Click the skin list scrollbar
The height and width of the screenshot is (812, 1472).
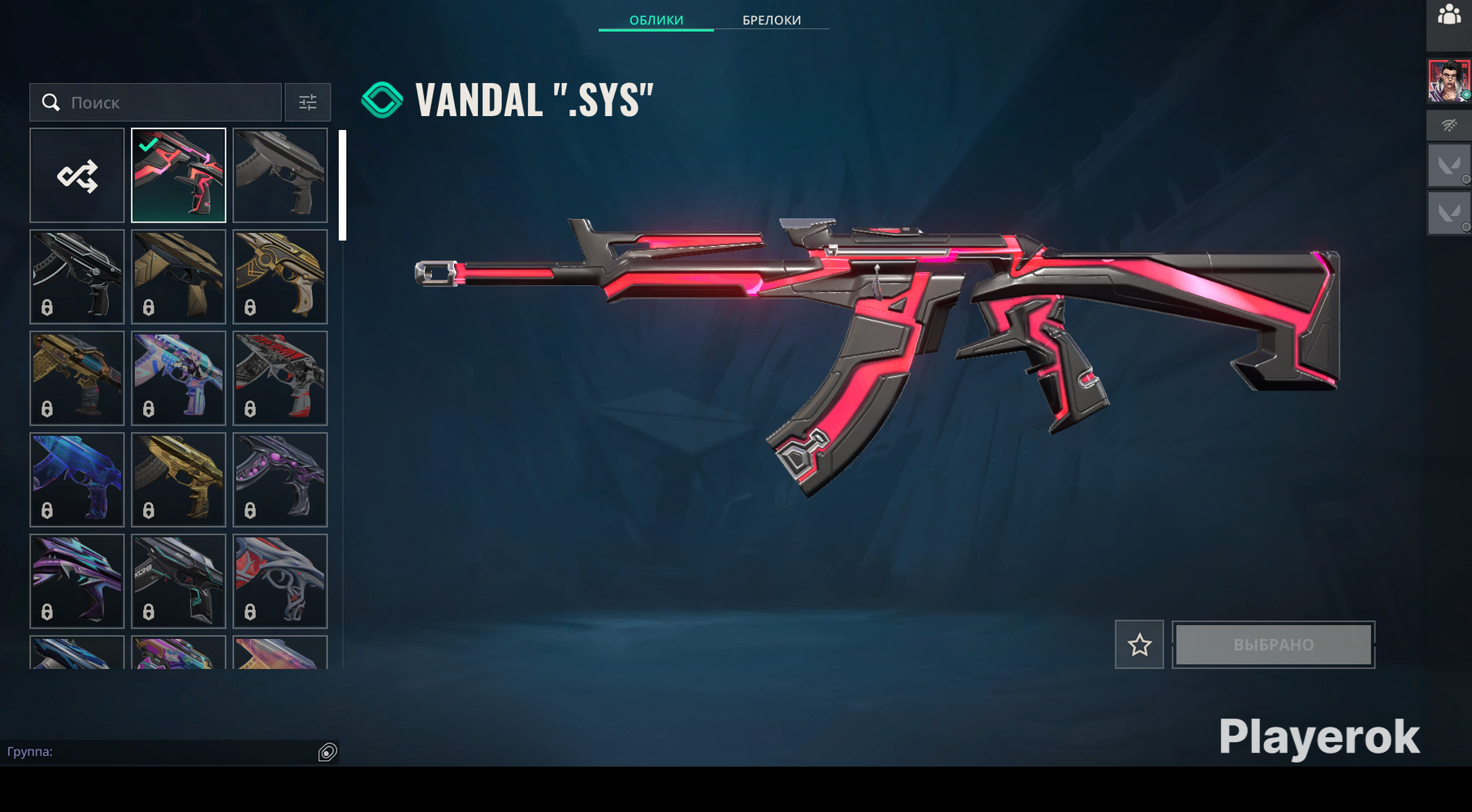[343, 185]
